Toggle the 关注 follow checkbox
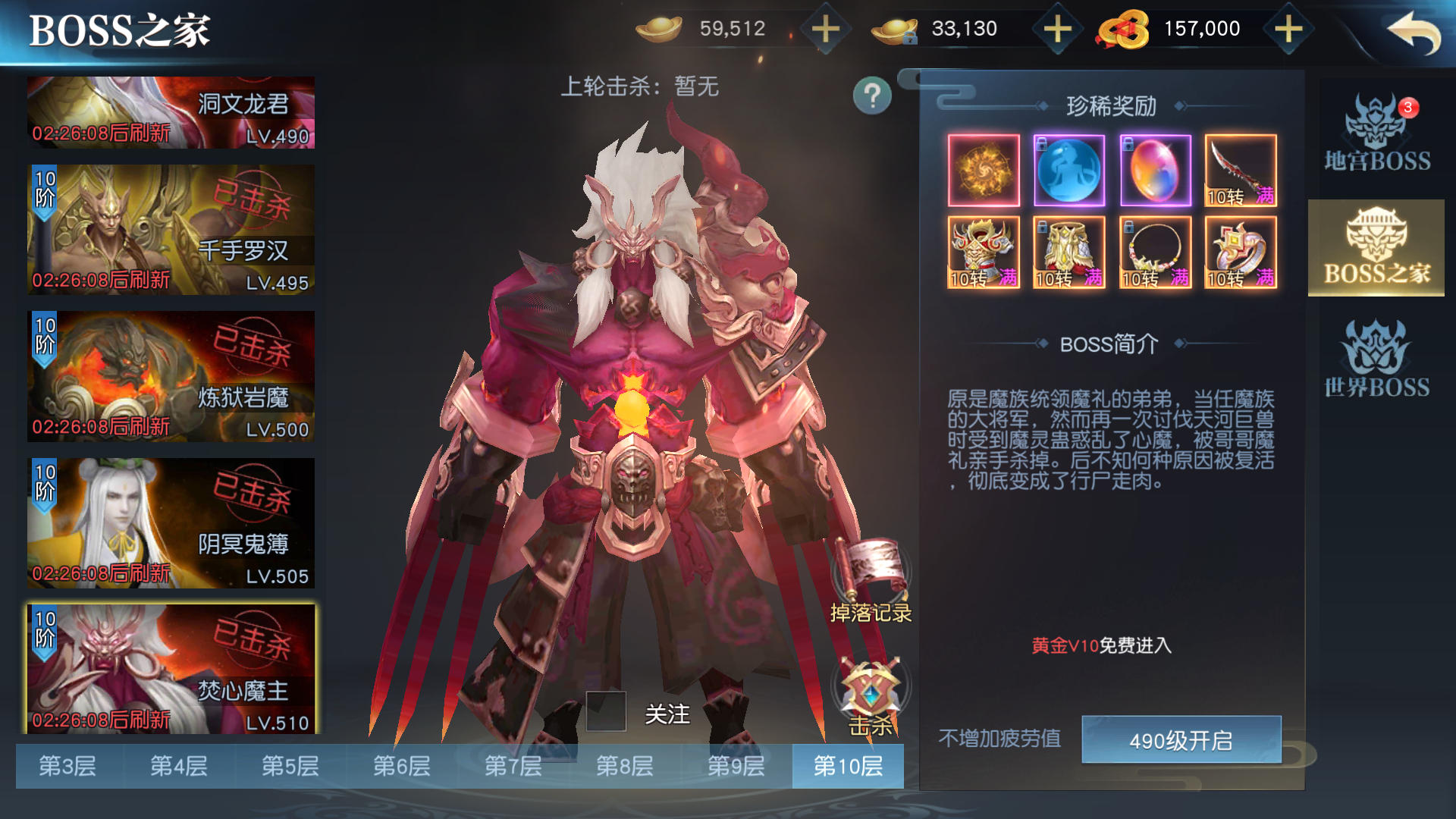This screenshot has height=819, width=1456. click(x=606, y=711)
